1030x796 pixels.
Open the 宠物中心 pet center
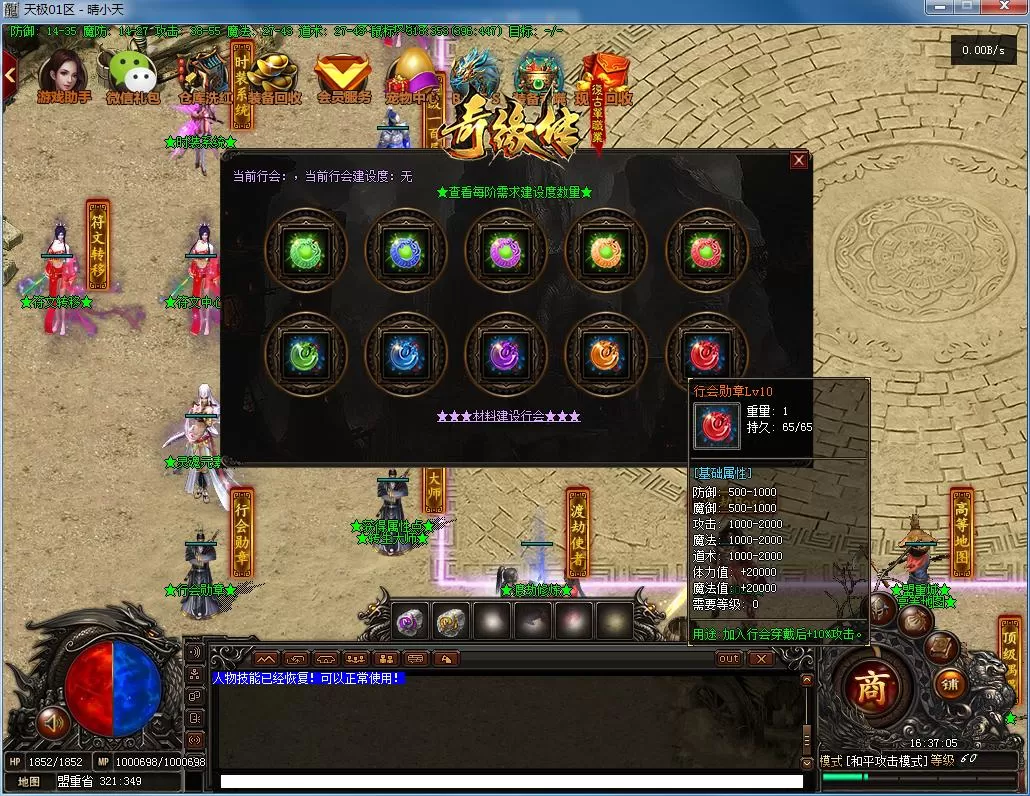click(x=413, y=76)
